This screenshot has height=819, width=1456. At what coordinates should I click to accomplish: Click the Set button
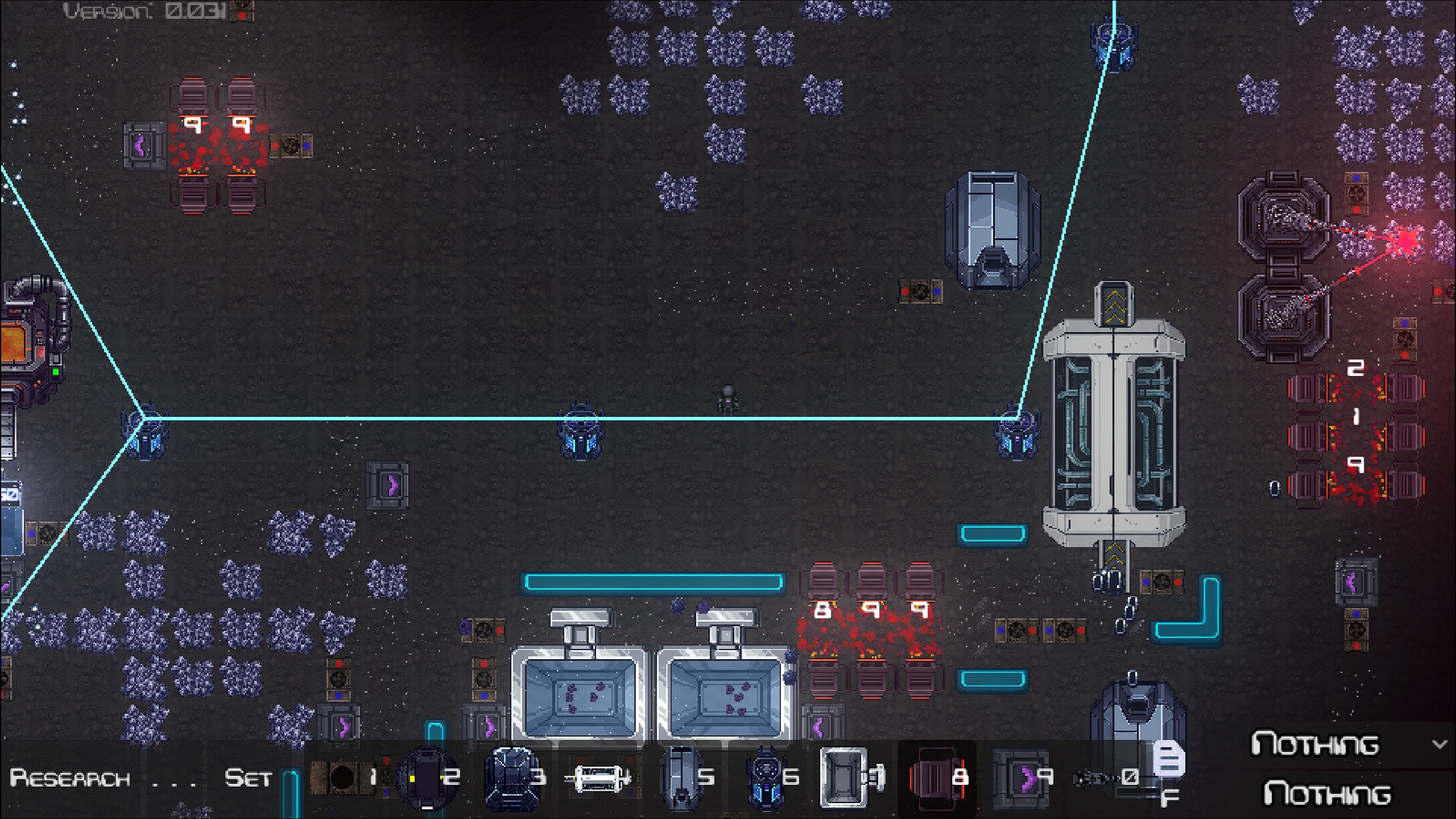point(247,778)
